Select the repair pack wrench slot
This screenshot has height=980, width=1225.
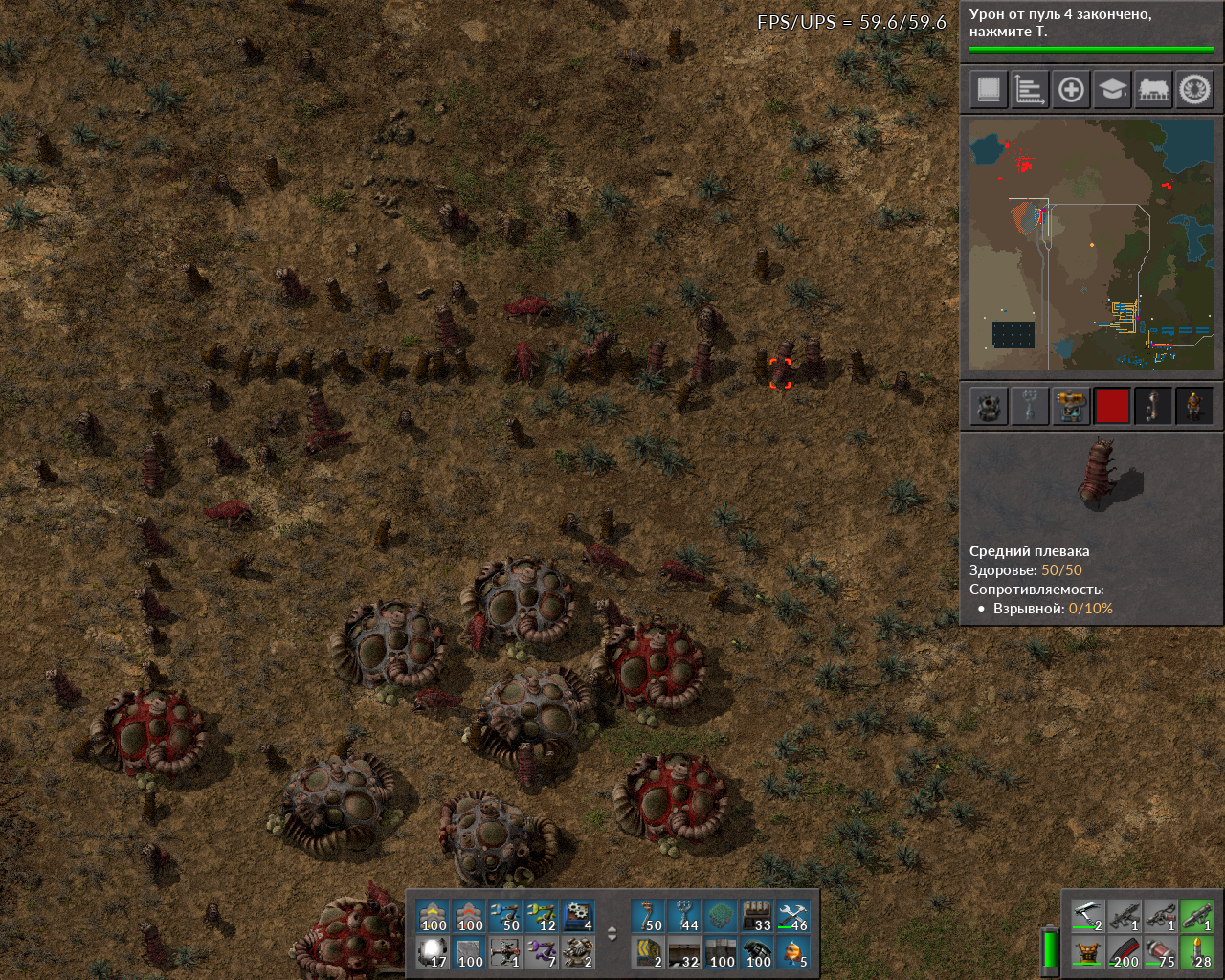[794, 917]
